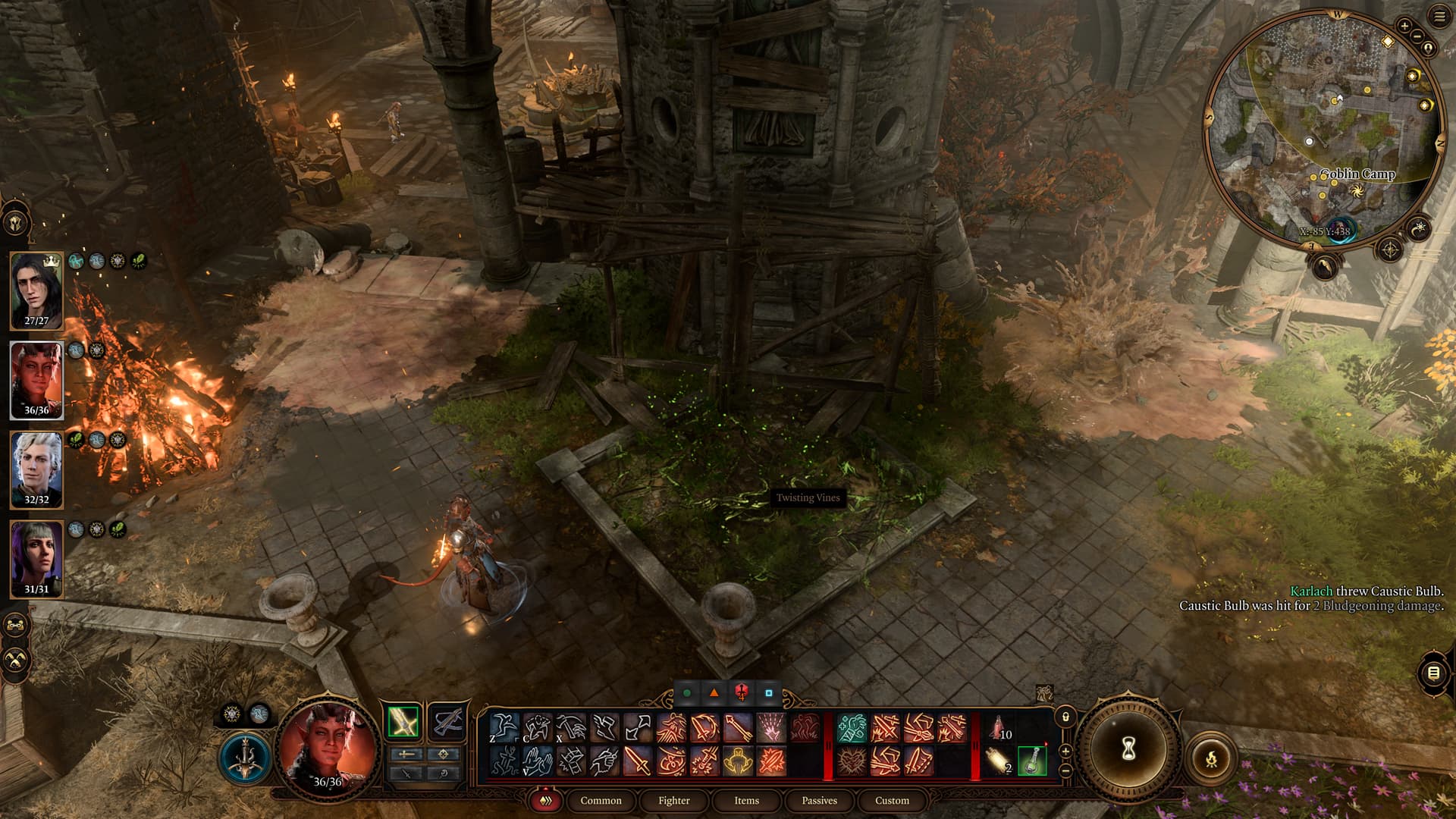
Task: Open the combat log scroll button
Action: point(1433,673)
